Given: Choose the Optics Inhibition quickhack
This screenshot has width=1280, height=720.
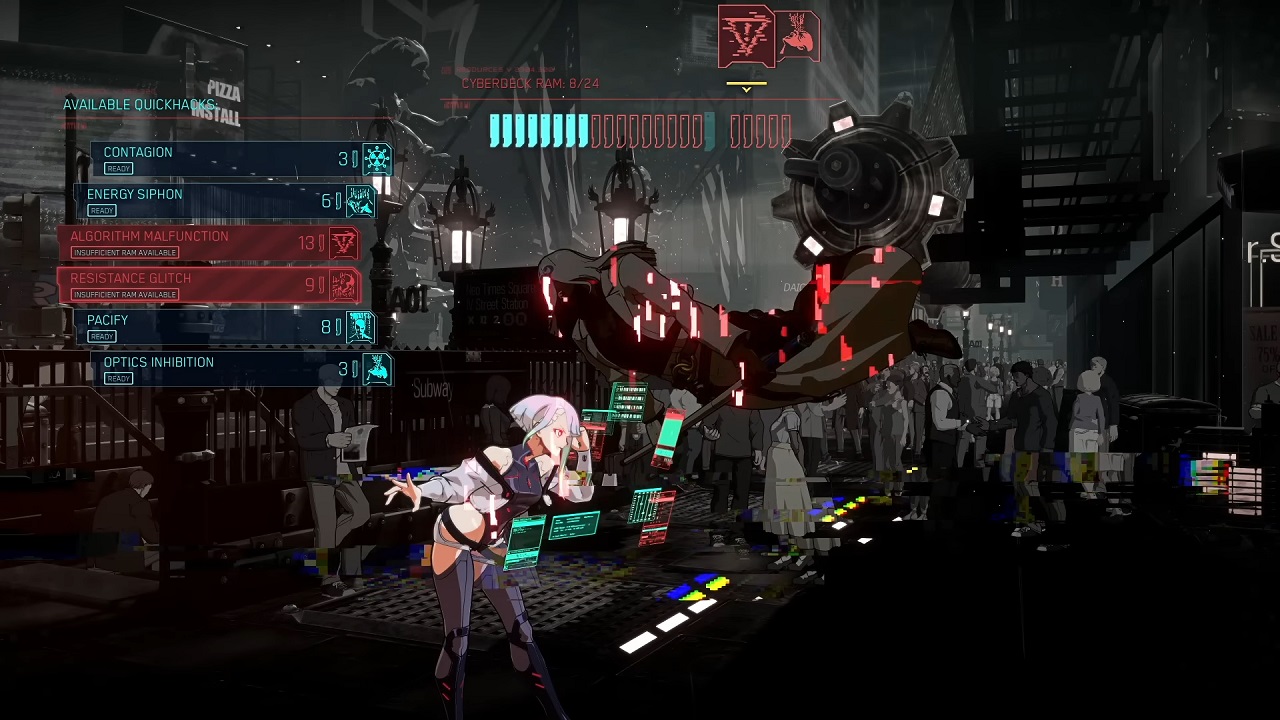Looking at the screenshot, I should 240,369.
